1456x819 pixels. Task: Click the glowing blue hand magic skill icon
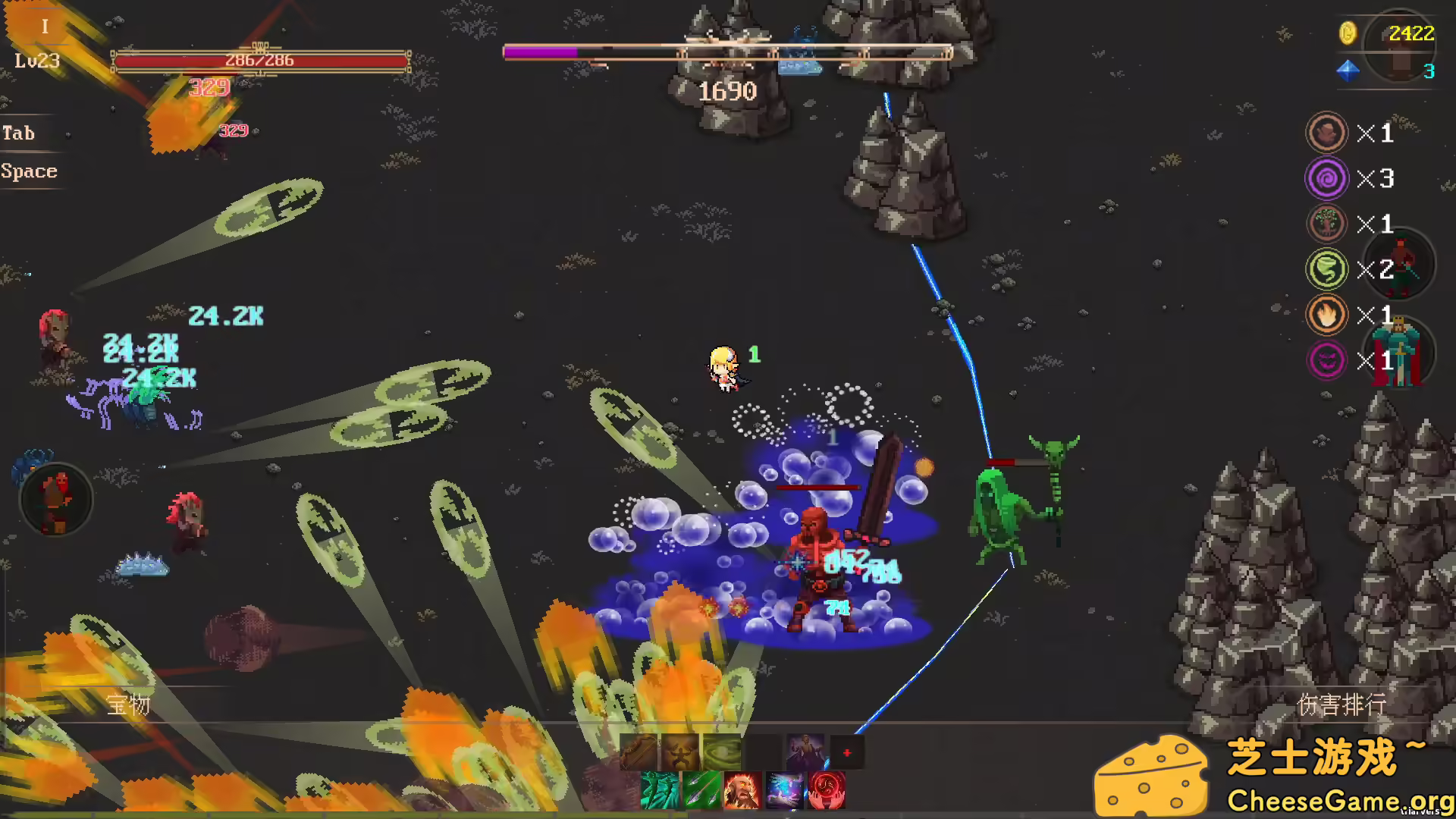point(783,789)
